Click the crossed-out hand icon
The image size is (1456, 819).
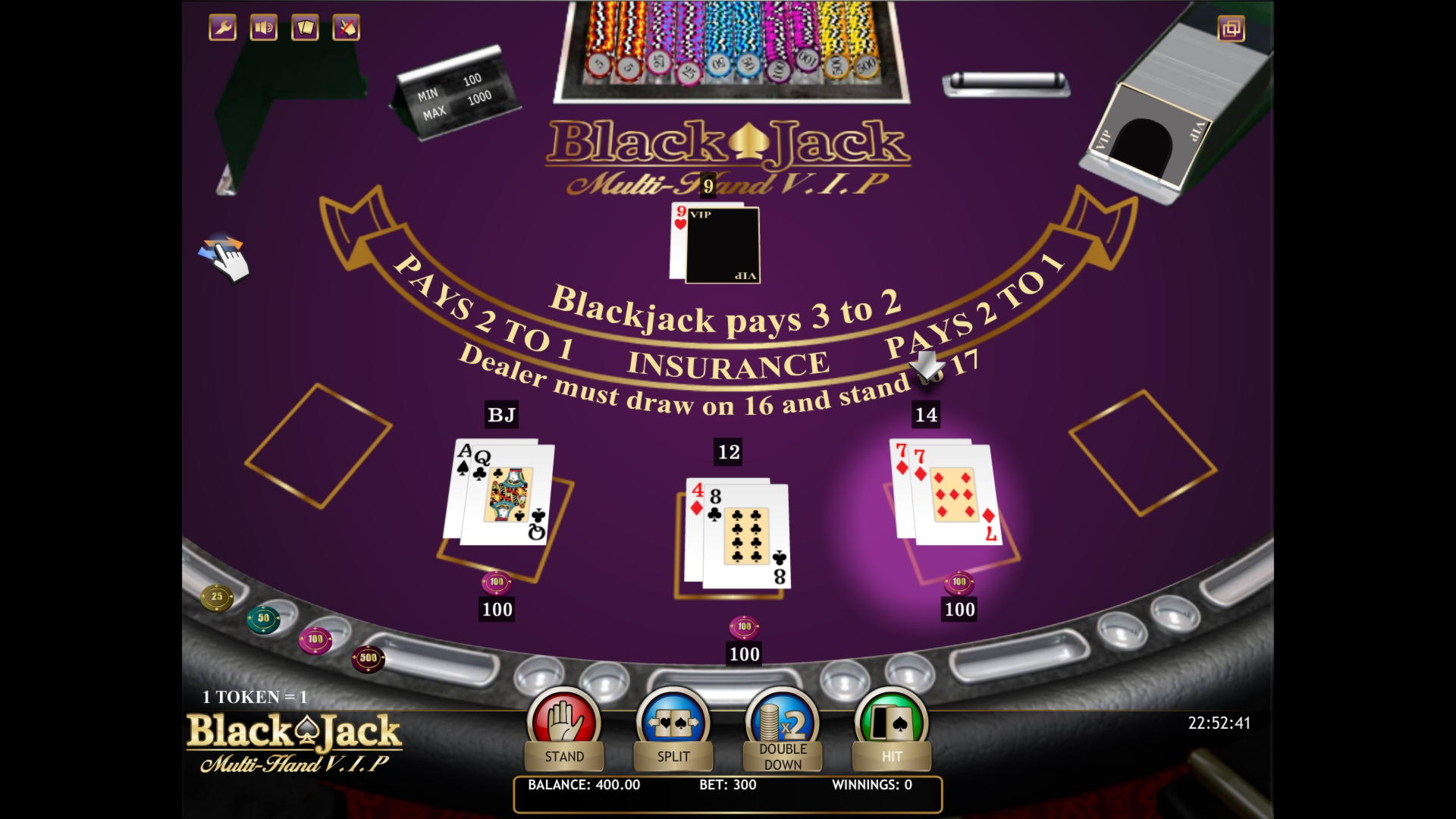[x=346, y=28]
